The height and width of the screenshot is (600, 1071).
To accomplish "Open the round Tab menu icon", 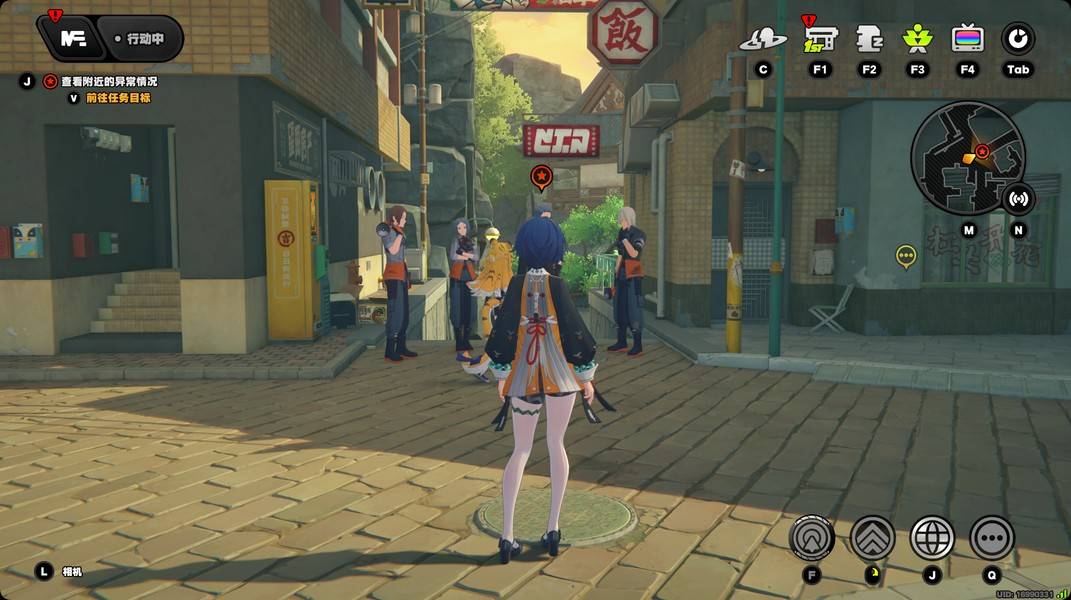I will 1018,39.
